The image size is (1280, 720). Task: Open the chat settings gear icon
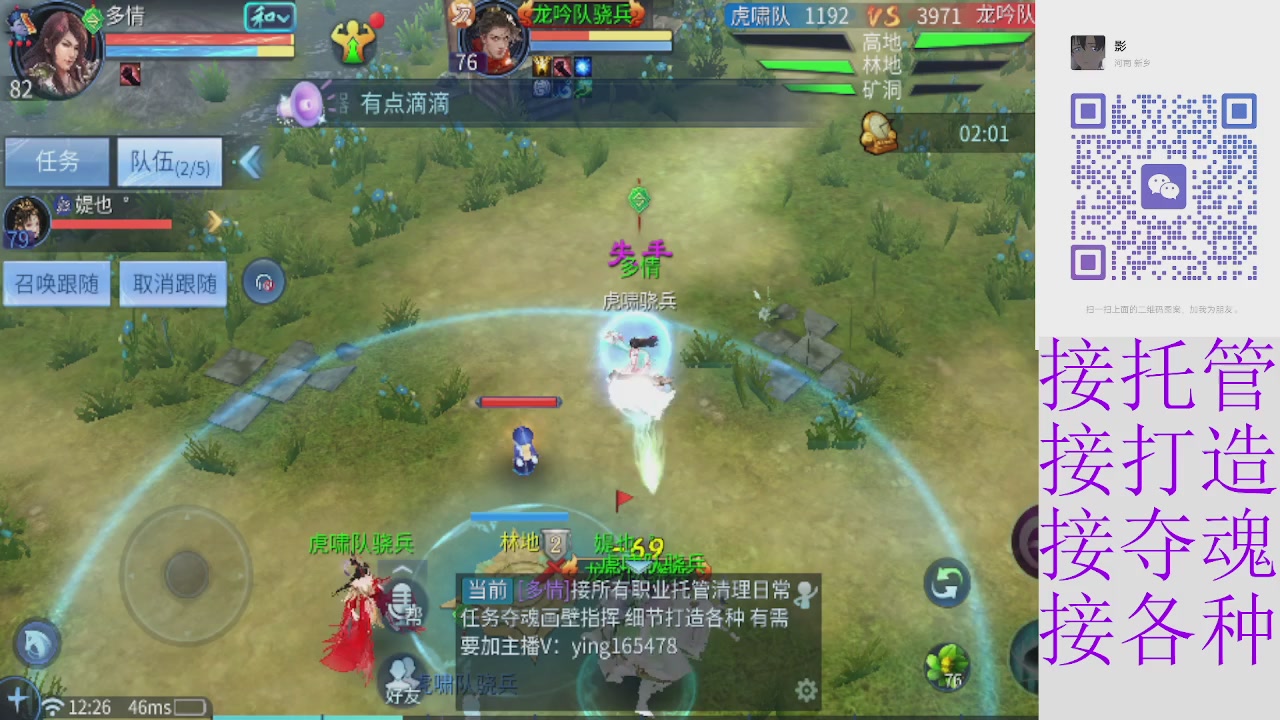click(805, 690)
